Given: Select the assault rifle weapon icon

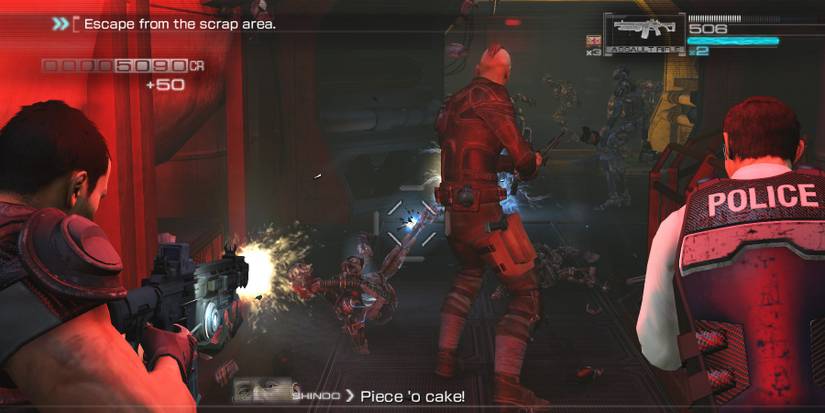Looking at the screenshot, I should [644, 30].
